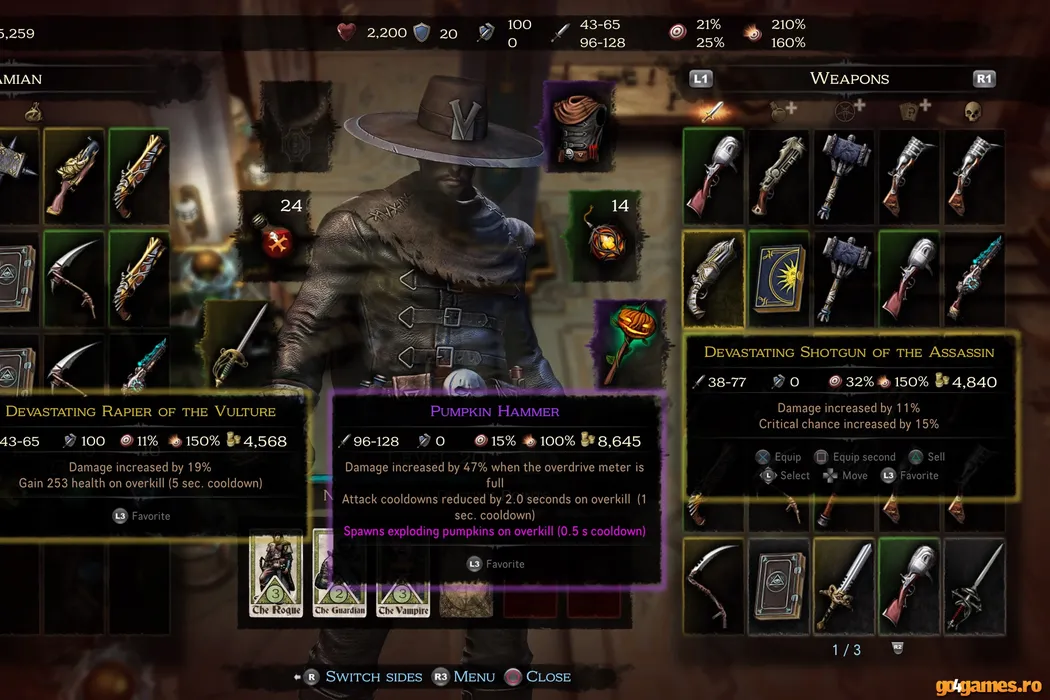The width and height of the screenshot is (1050, 700).
Task: Open the skull category tab
Action: (973, 110)
